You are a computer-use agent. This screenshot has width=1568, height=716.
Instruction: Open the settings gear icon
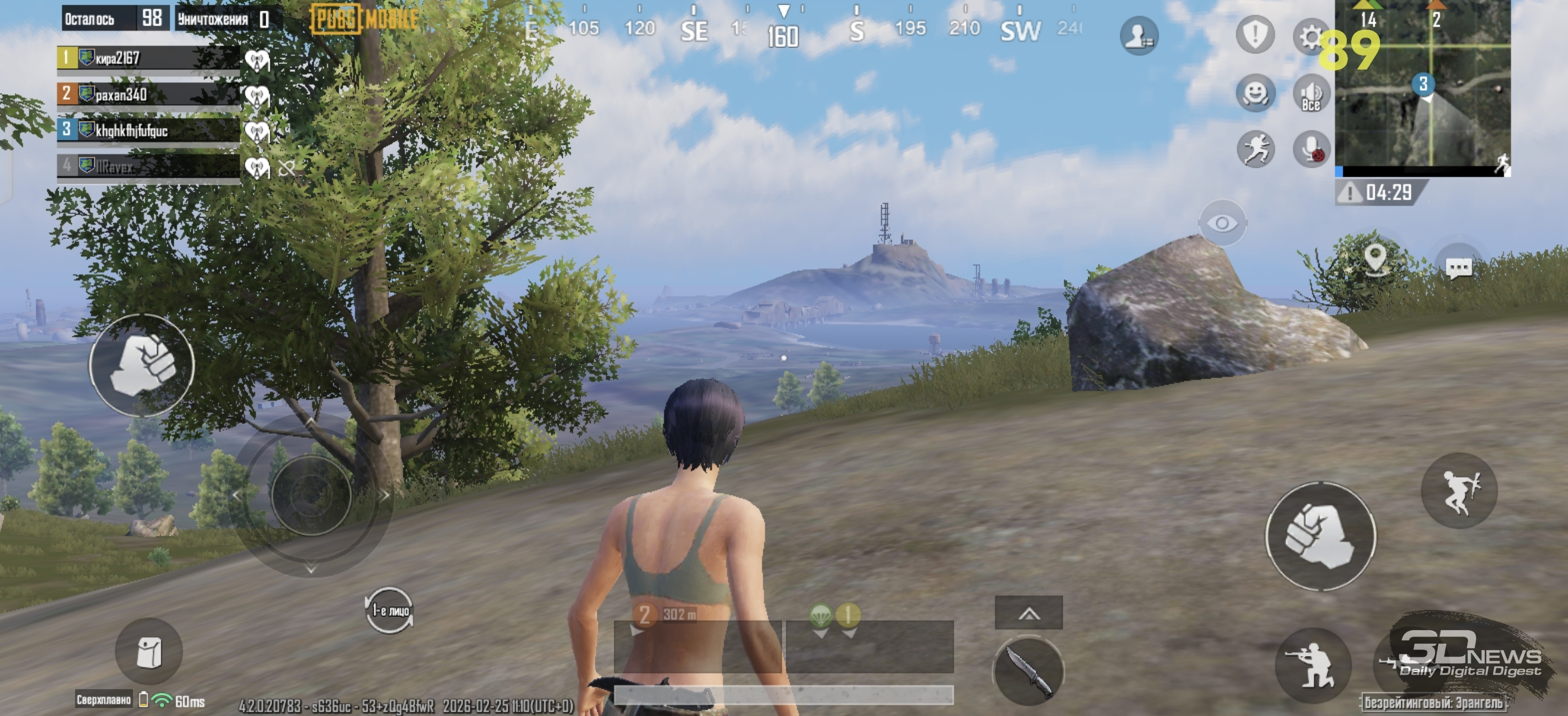(1309, 37)
